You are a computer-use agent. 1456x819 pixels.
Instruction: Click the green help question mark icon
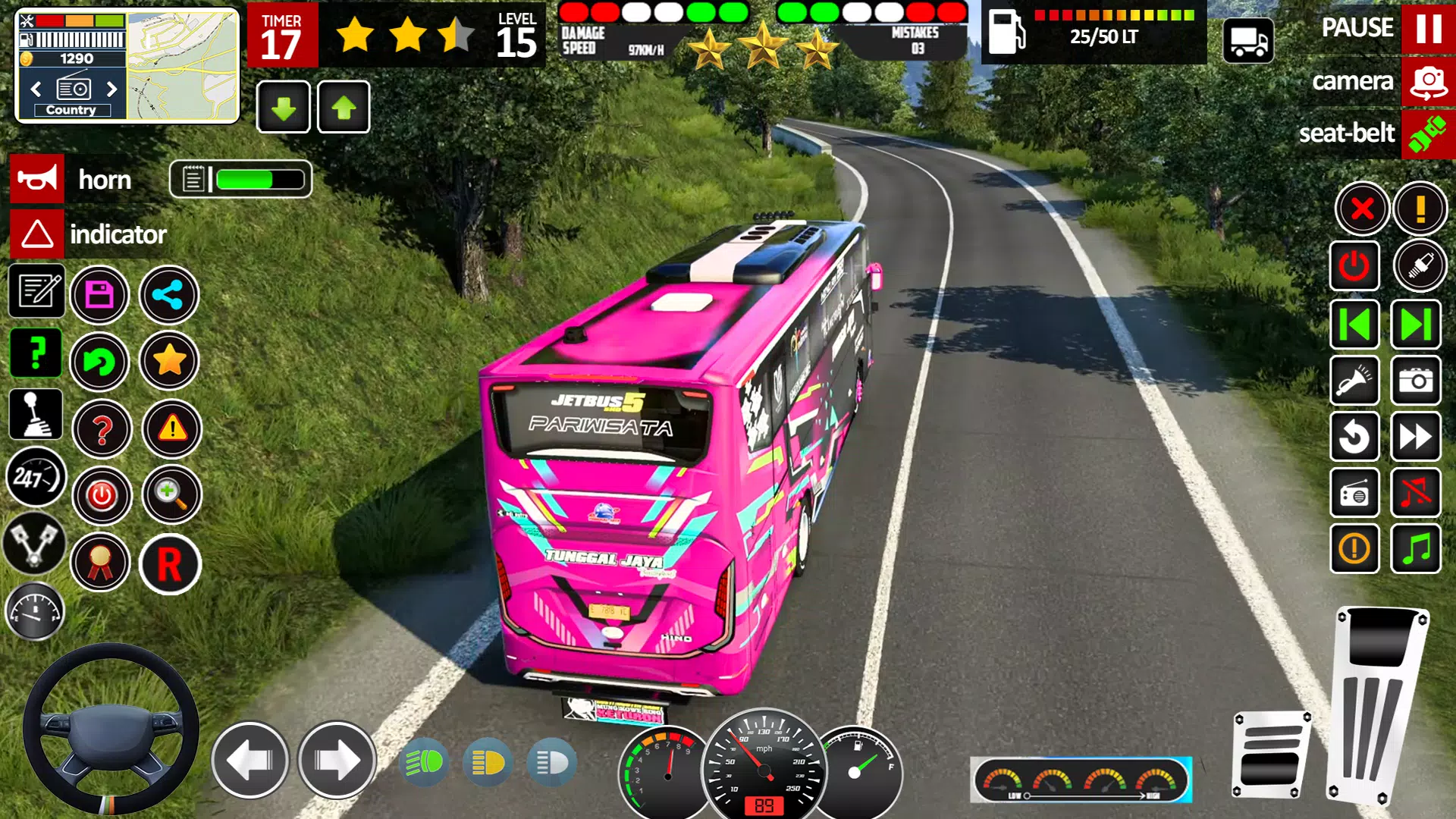coord(36,353)
